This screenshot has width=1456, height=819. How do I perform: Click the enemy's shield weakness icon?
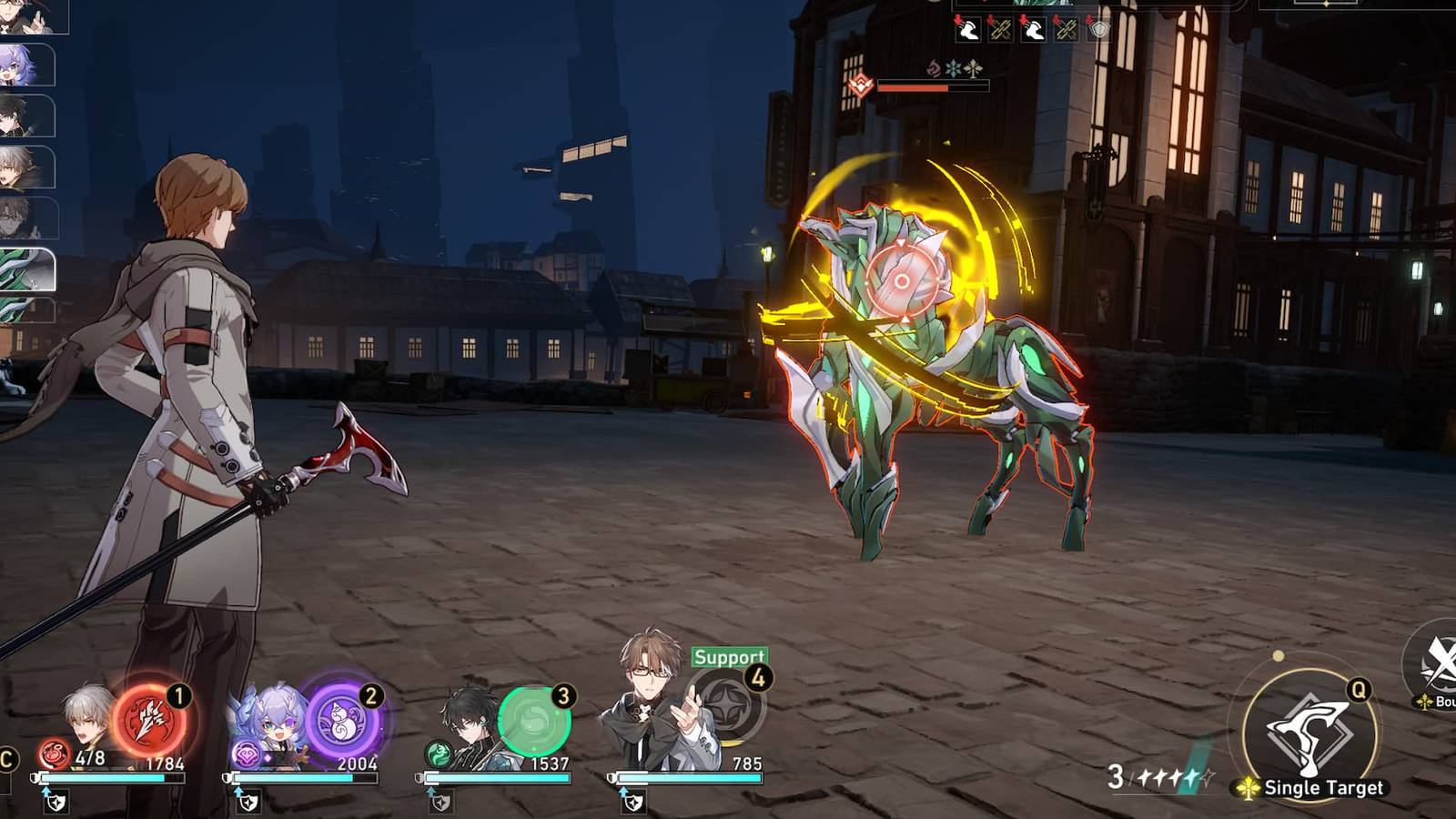click(x=1098, y=29)
